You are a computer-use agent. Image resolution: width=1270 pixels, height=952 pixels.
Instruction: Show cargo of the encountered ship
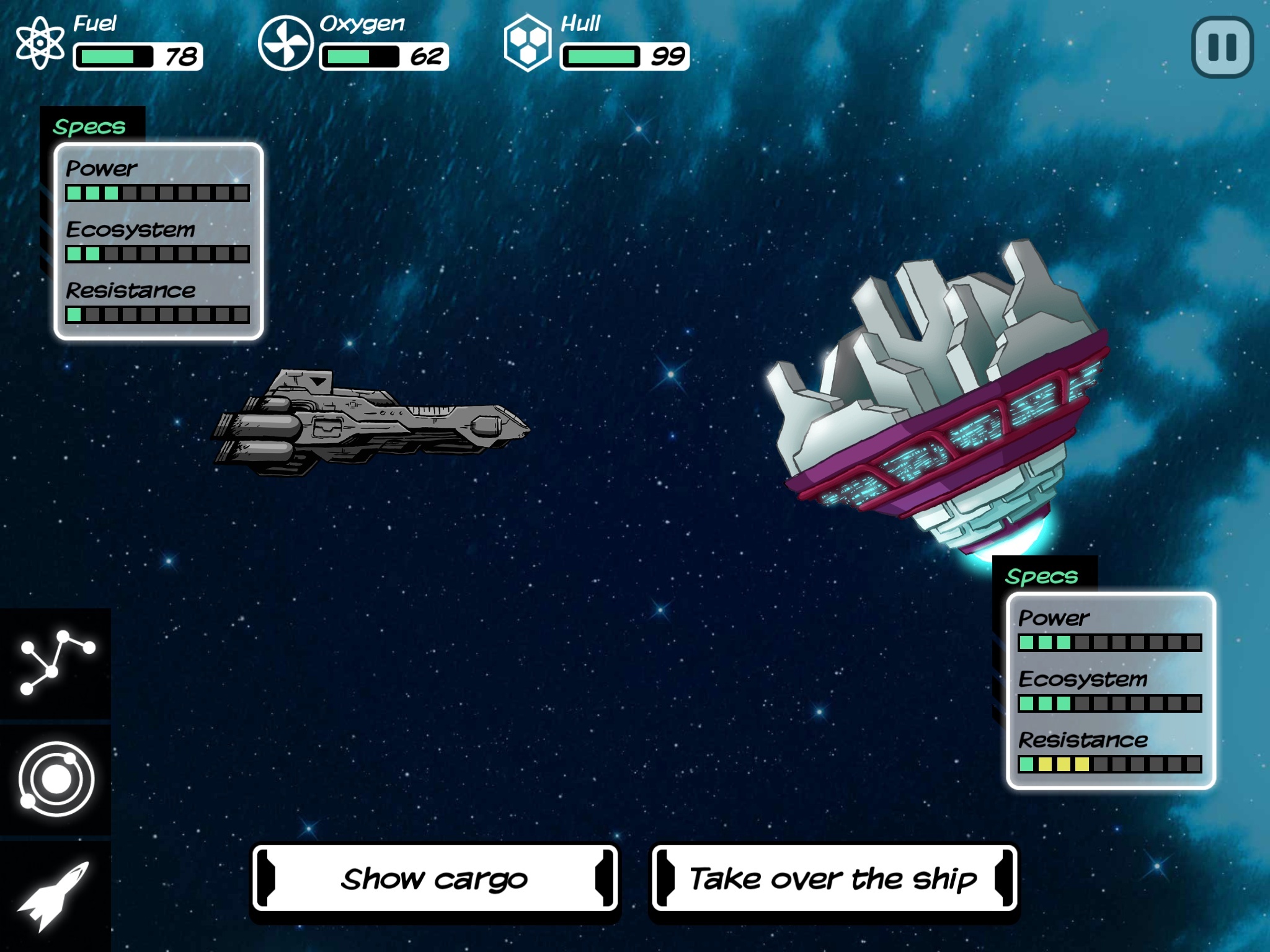(x=435, y=878)
